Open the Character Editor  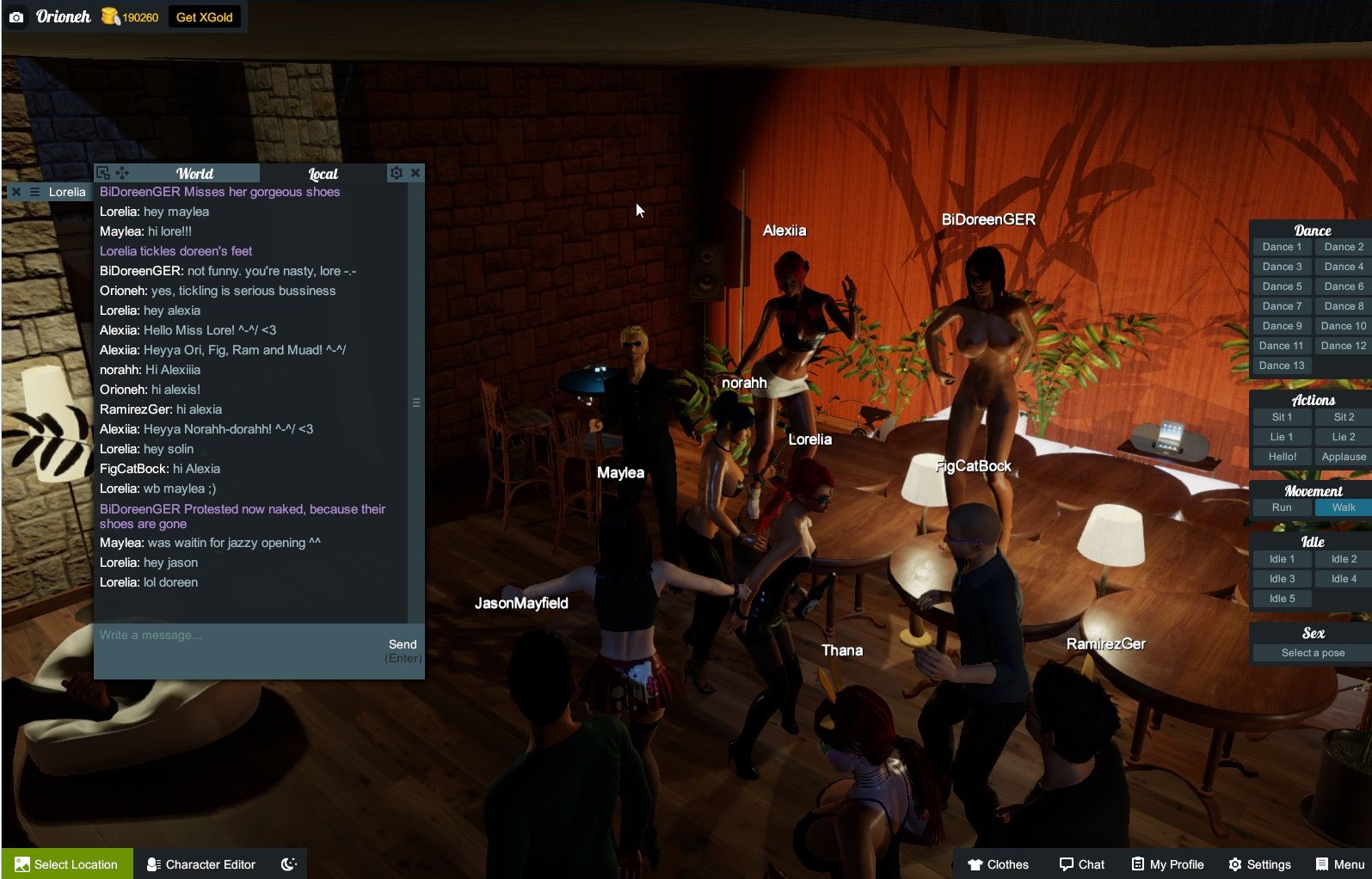pos(201,864)
